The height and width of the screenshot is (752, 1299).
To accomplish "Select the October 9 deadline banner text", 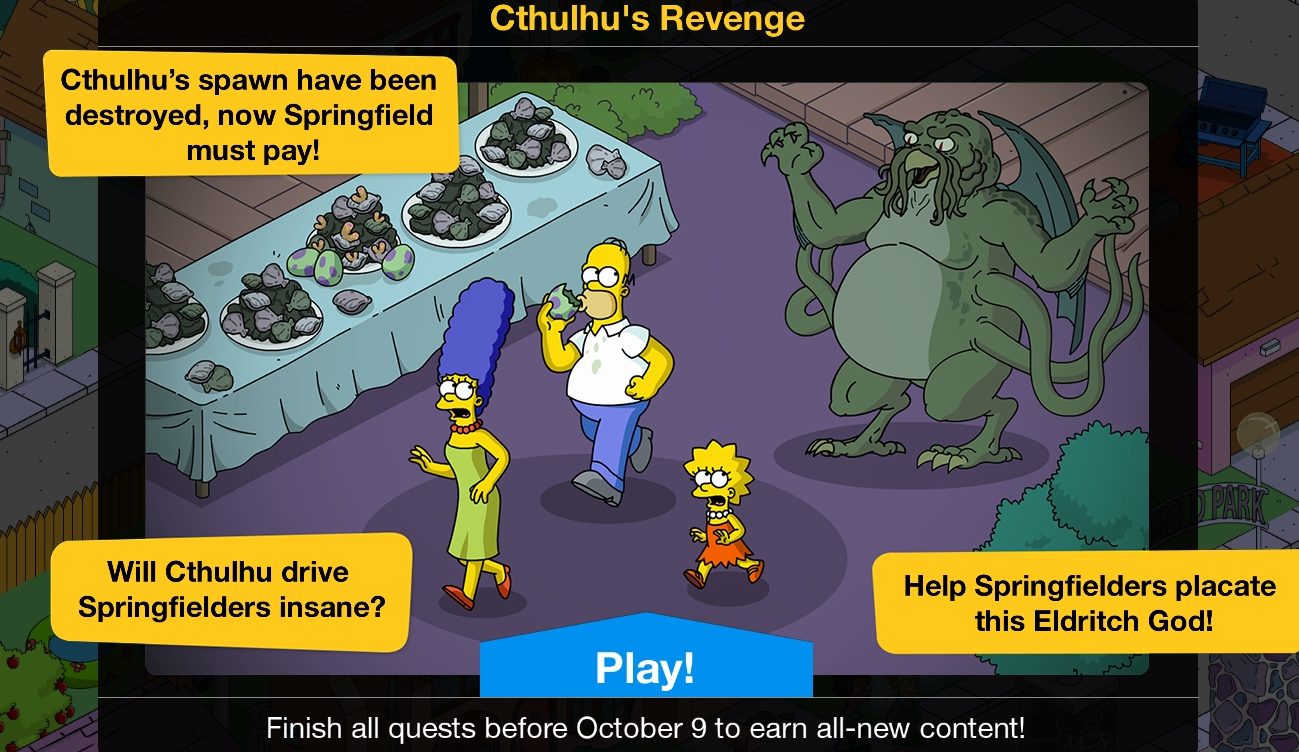I will 649,727.
